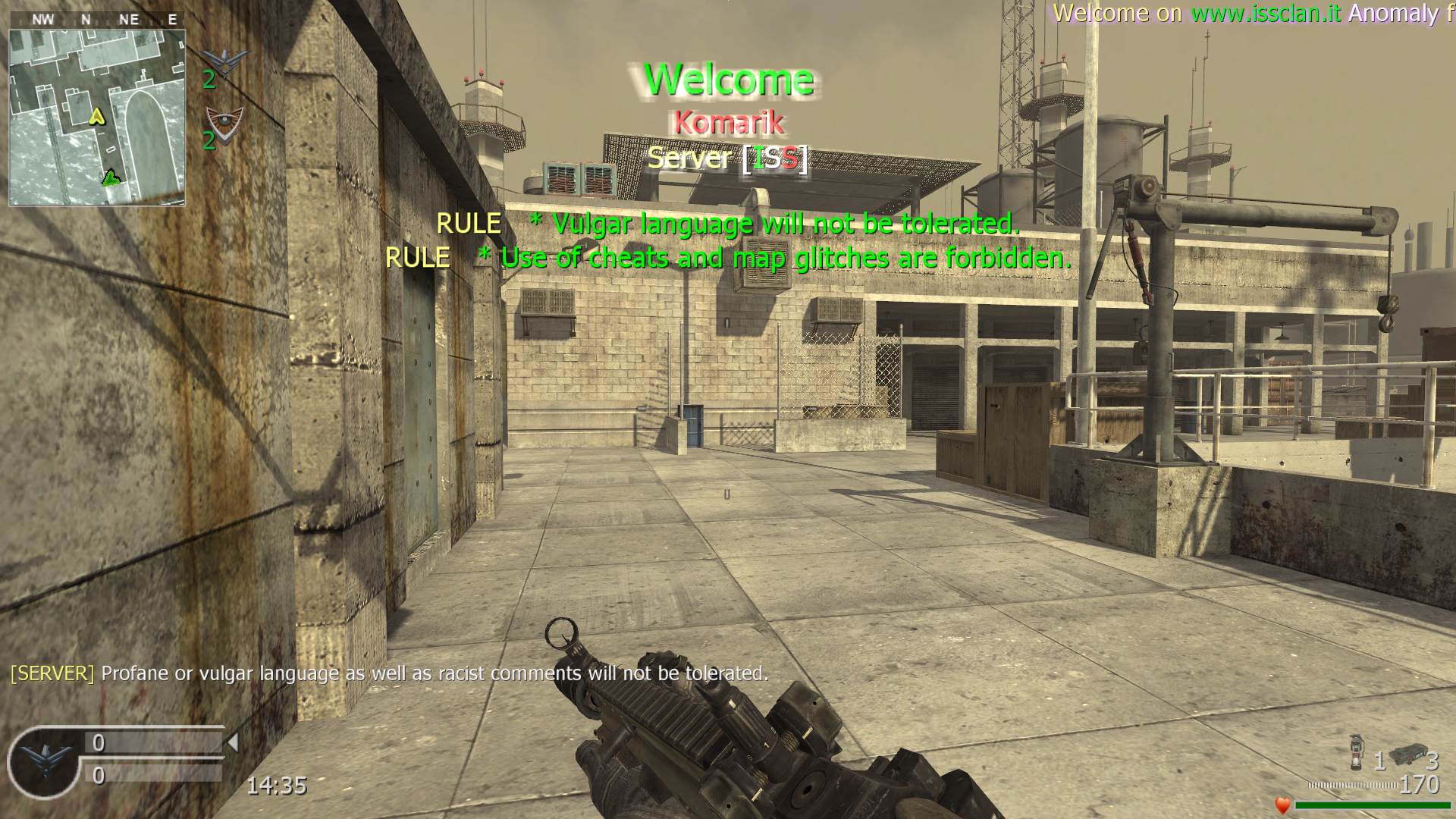Select the special grenade icon
Image resolution: width=1456 pixels, height=819 pixels.
point(1357,753)
